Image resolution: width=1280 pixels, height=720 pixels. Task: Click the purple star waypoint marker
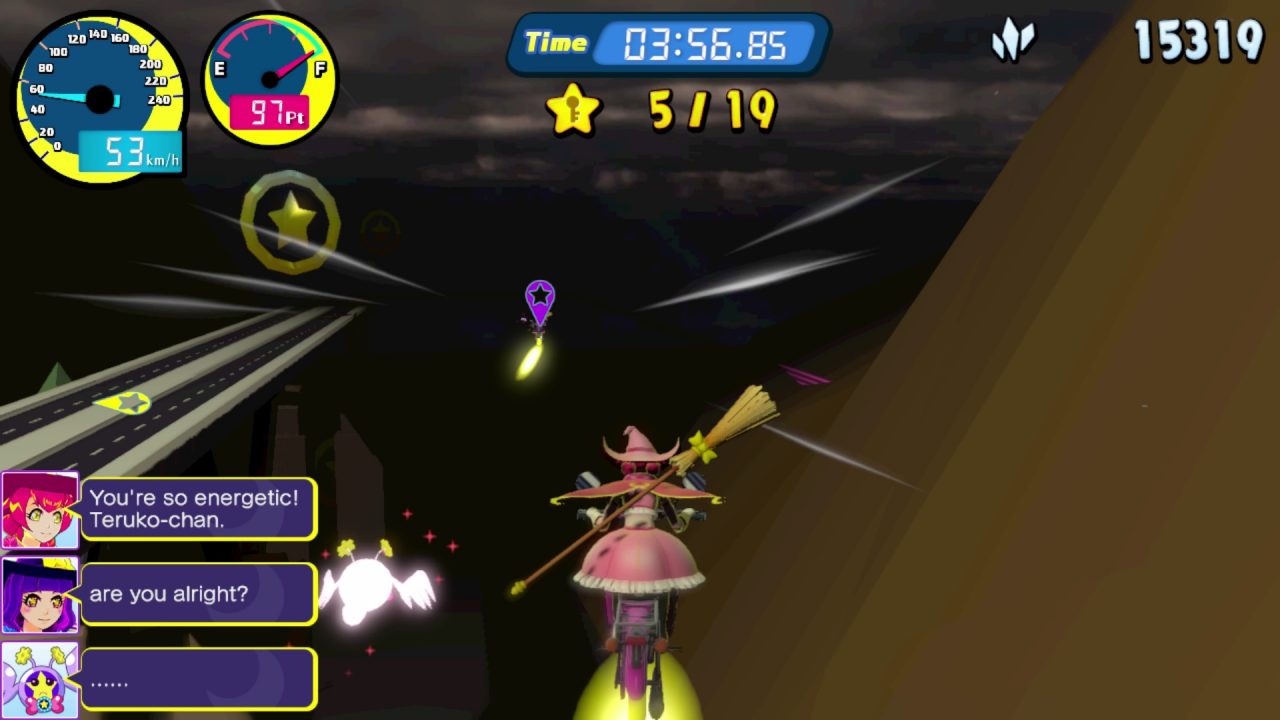tap(540, 299)
